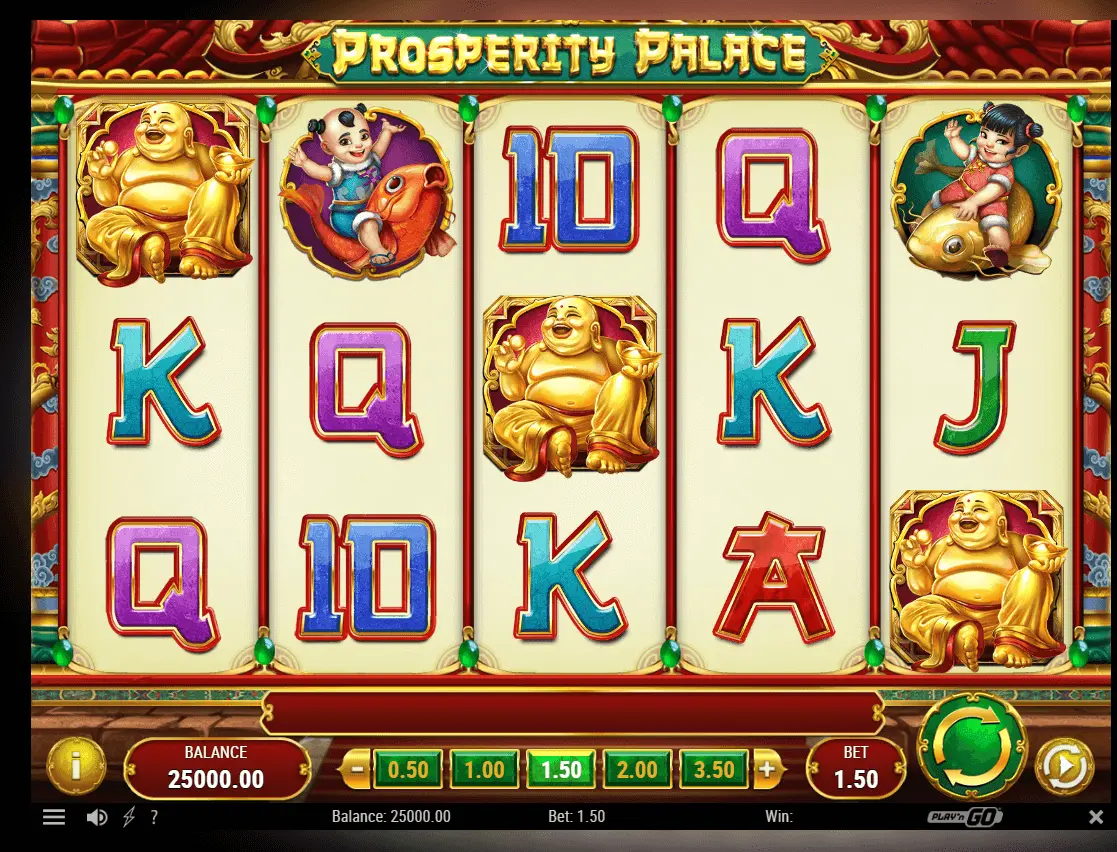Spin the reels with the green button
This screenshot has height=852, width=1117.
970,745
